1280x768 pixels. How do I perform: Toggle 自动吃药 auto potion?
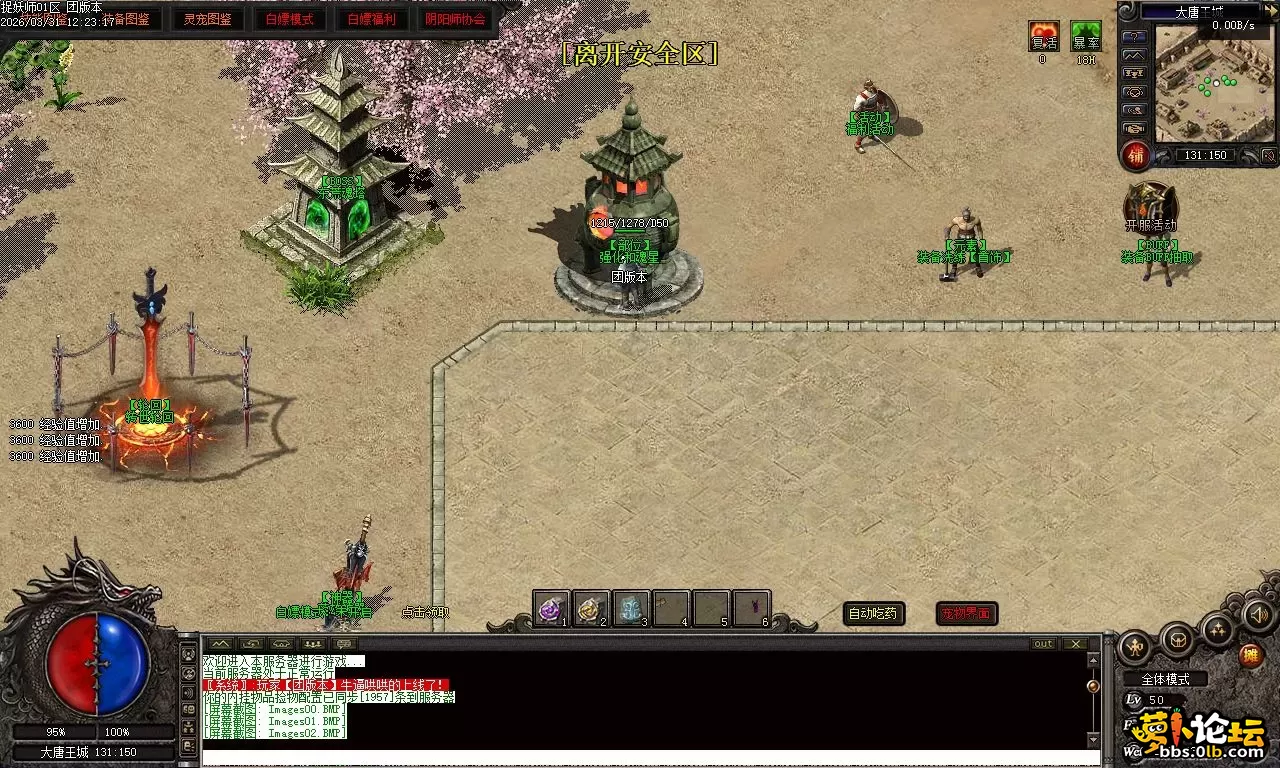[874, 613]
